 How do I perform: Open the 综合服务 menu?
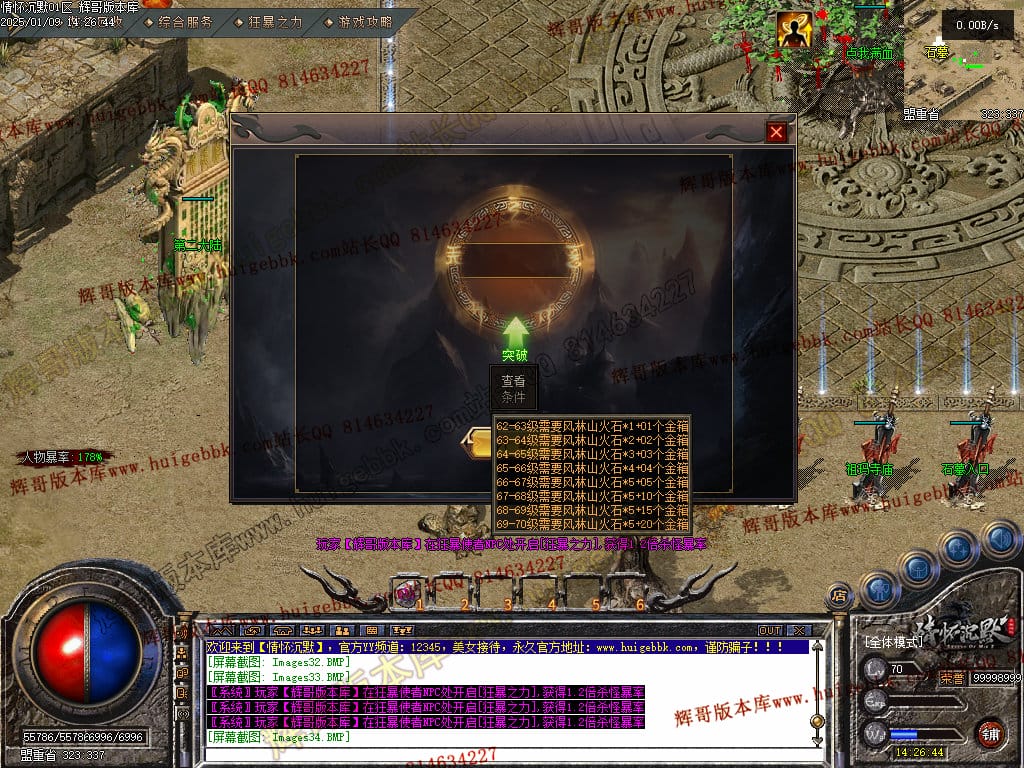pos(185,21)
